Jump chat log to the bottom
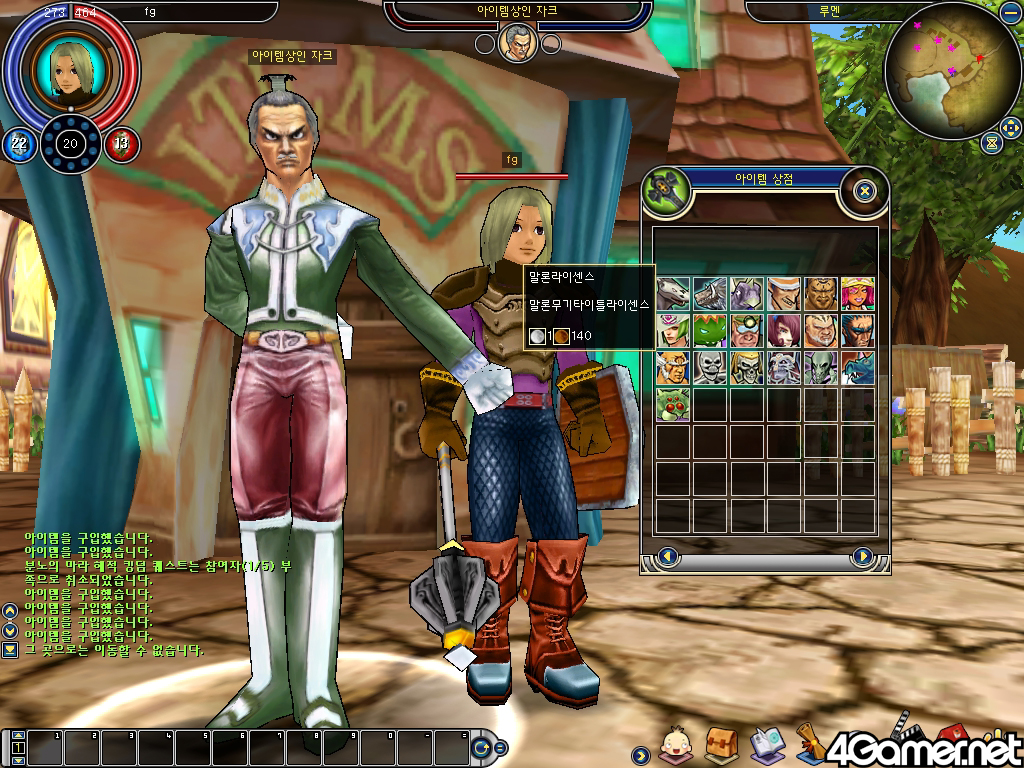The height and width of the screenshot is (768, 1024). 10,650
